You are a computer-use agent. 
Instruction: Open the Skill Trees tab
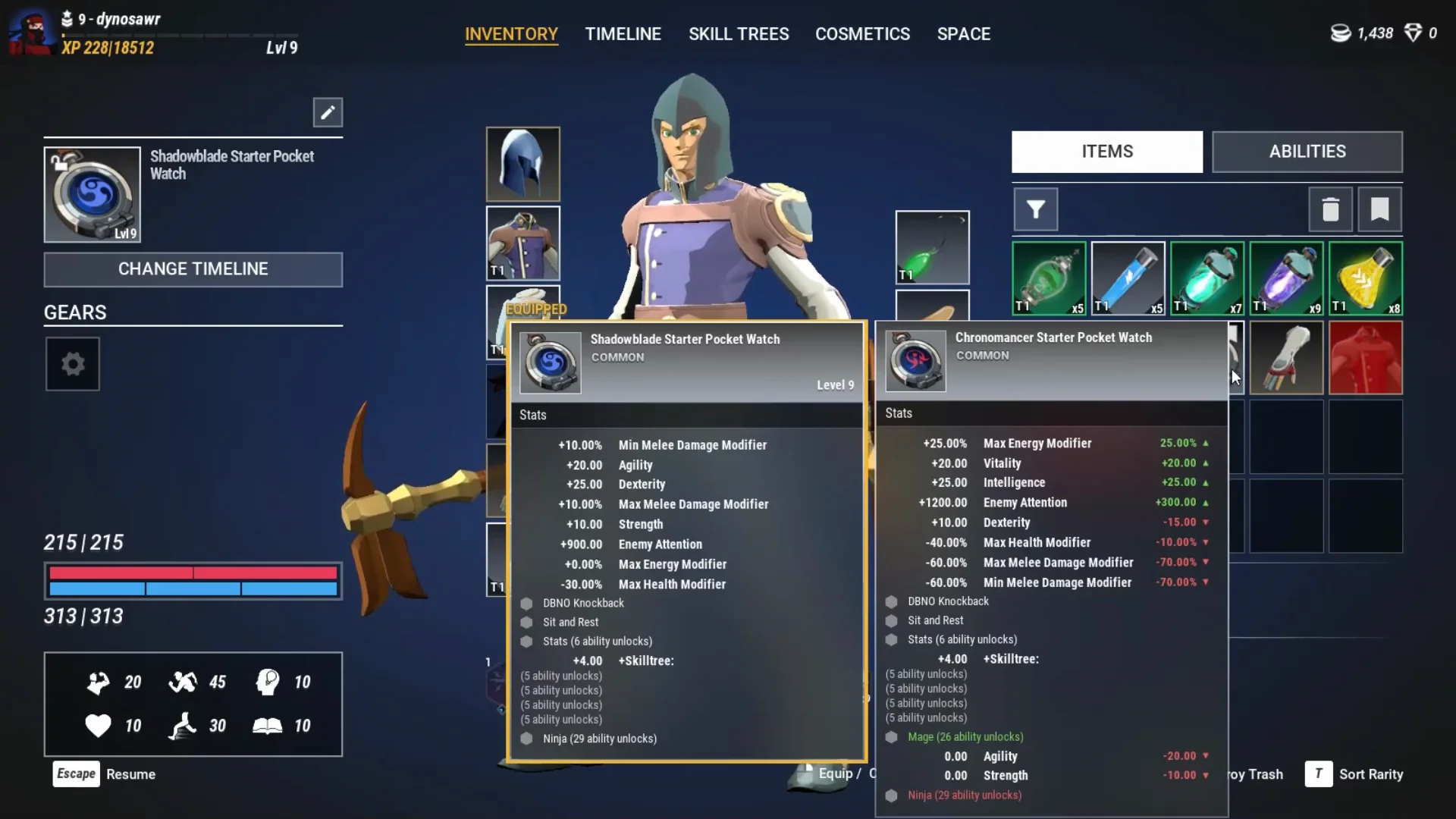738,34
